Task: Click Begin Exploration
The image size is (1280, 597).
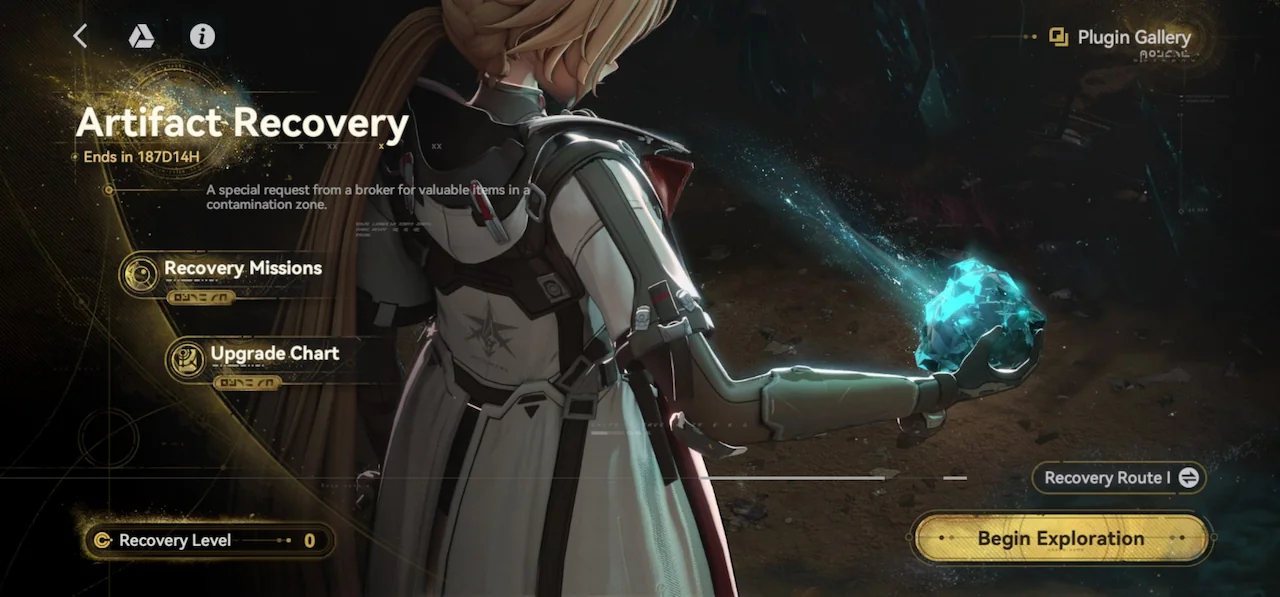Action: click(1060, 539)
